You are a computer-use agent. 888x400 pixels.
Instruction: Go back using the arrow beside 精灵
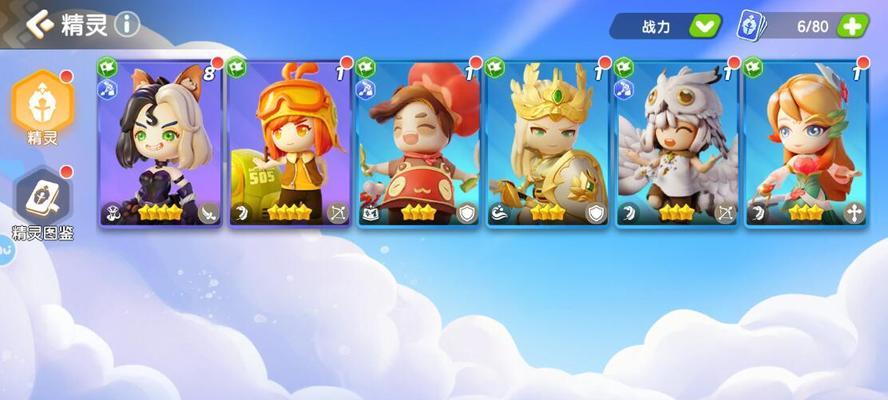coord(40,23)
